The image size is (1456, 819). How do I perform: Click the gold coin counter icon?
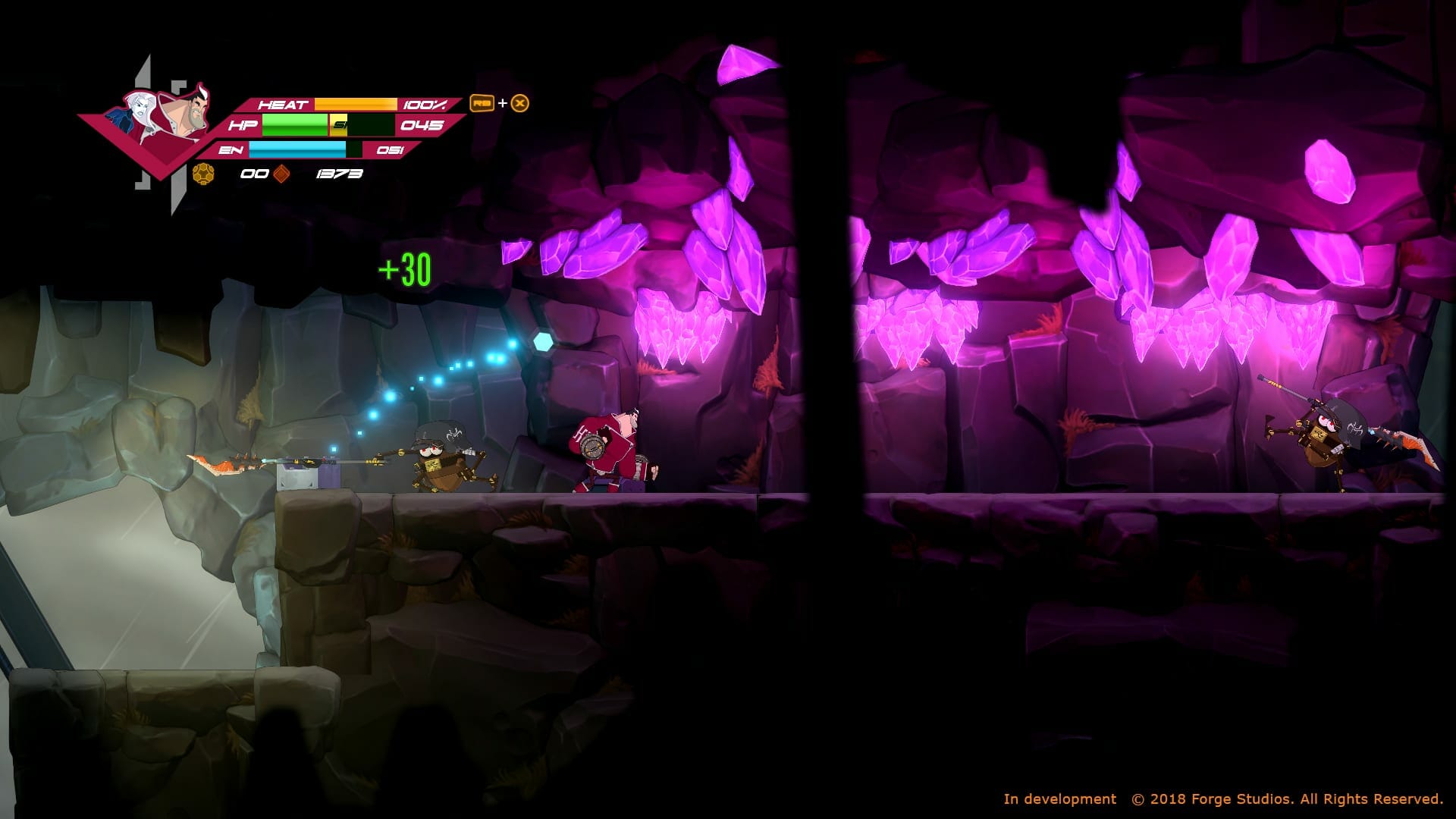coord(202,173)
